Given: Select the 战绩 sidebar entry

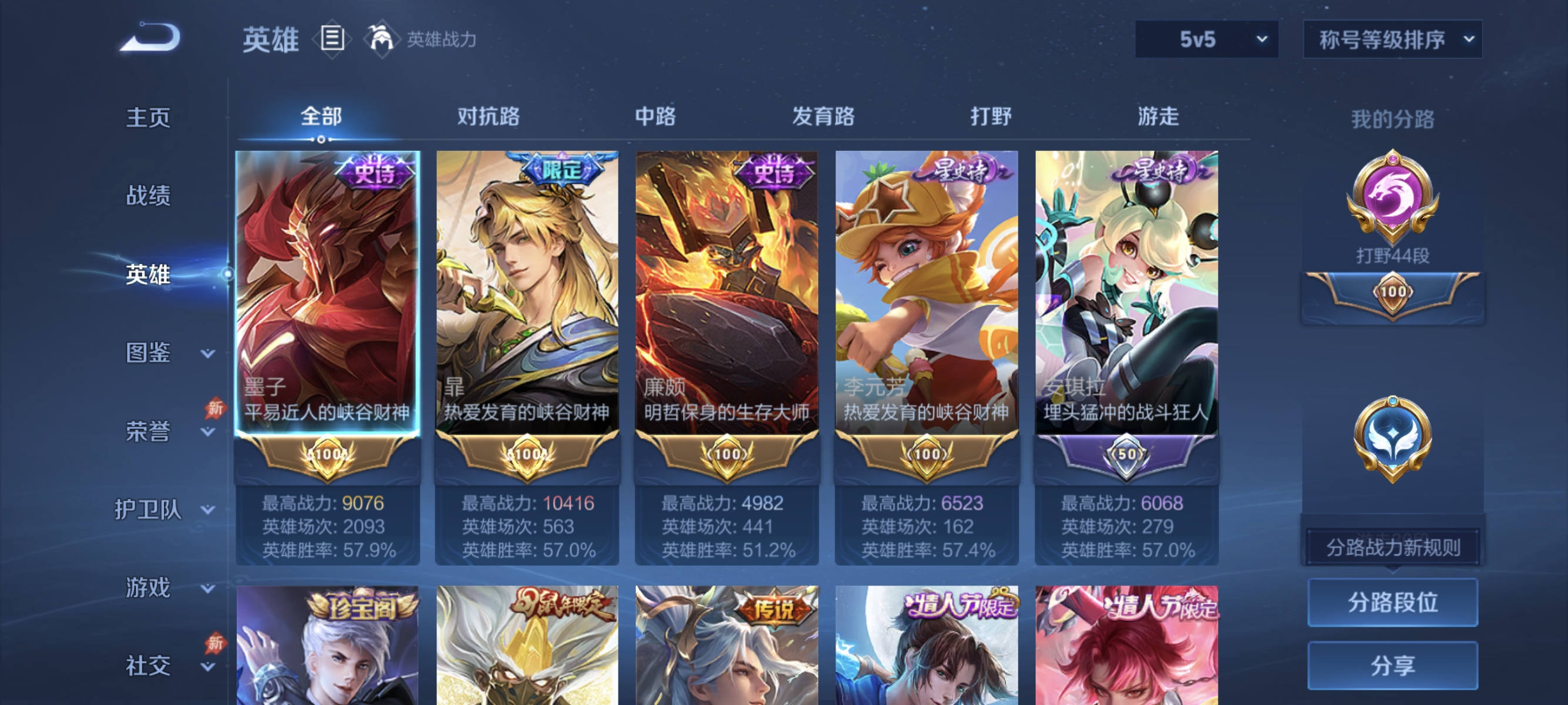Looking at the screenshot, I should pos(148,195).
